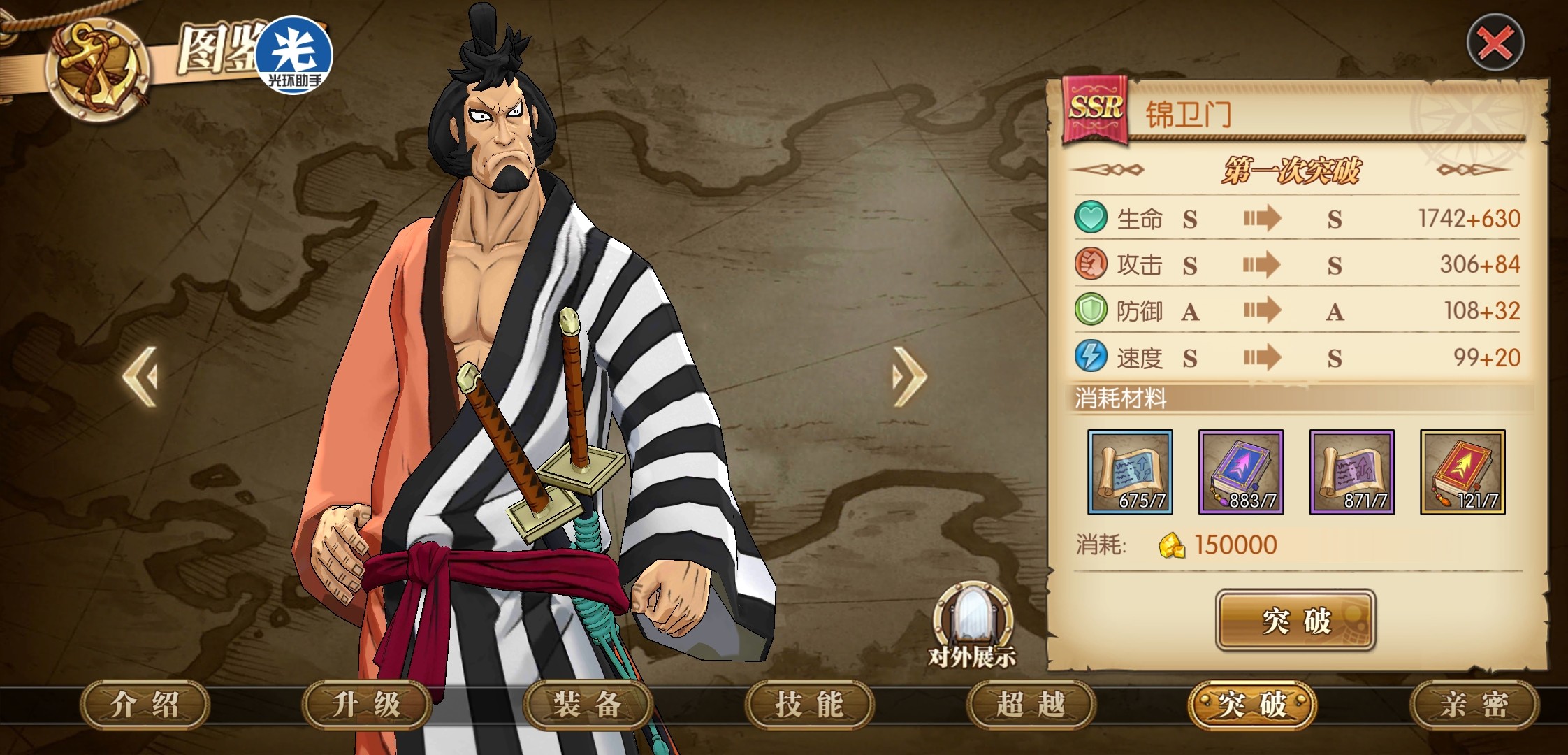Show the previous character with left arrow
1568x755 pixels.
(140, 376)
